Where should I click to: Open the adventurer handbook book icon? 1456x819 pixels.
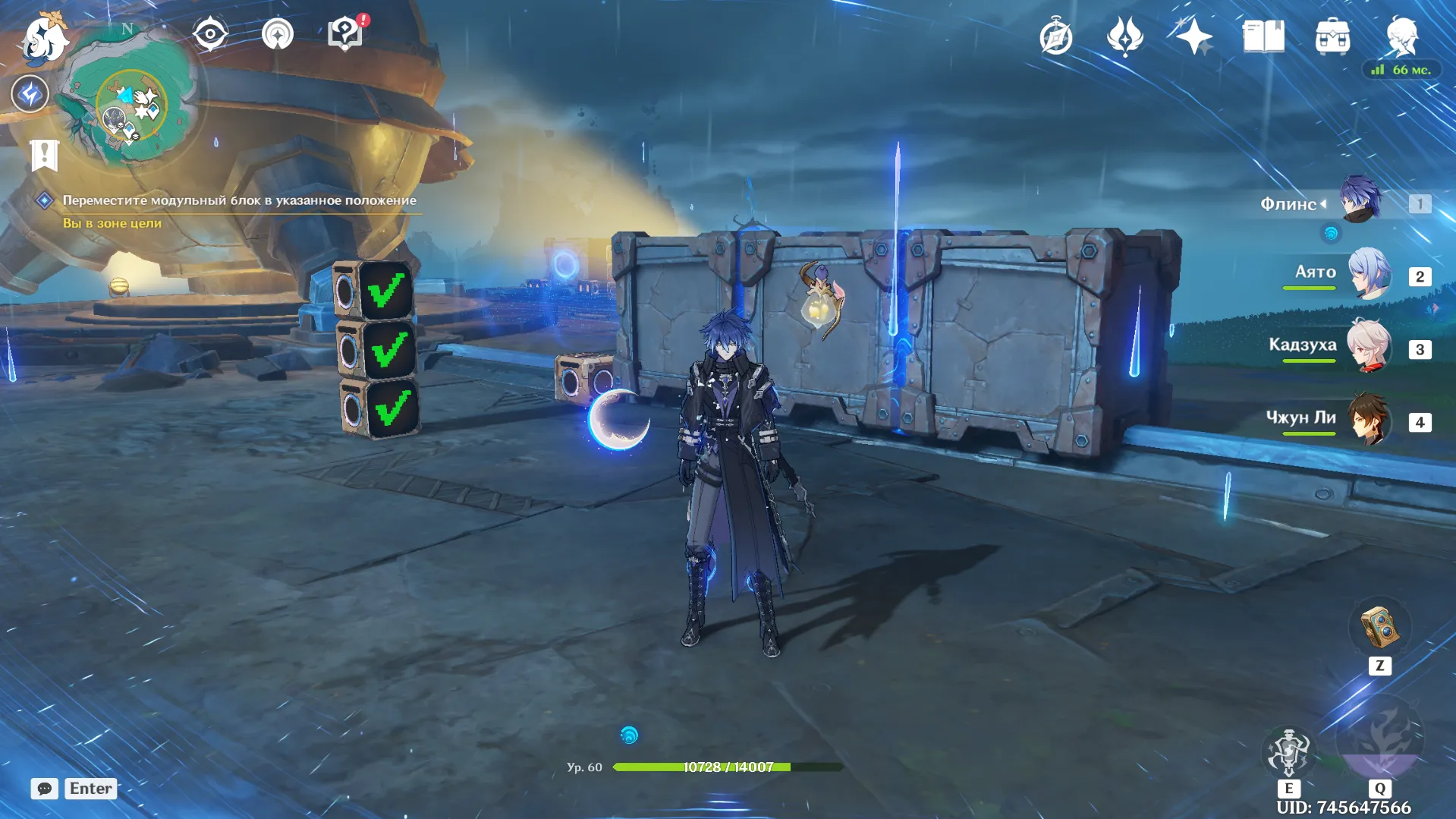click(1263, 36)
